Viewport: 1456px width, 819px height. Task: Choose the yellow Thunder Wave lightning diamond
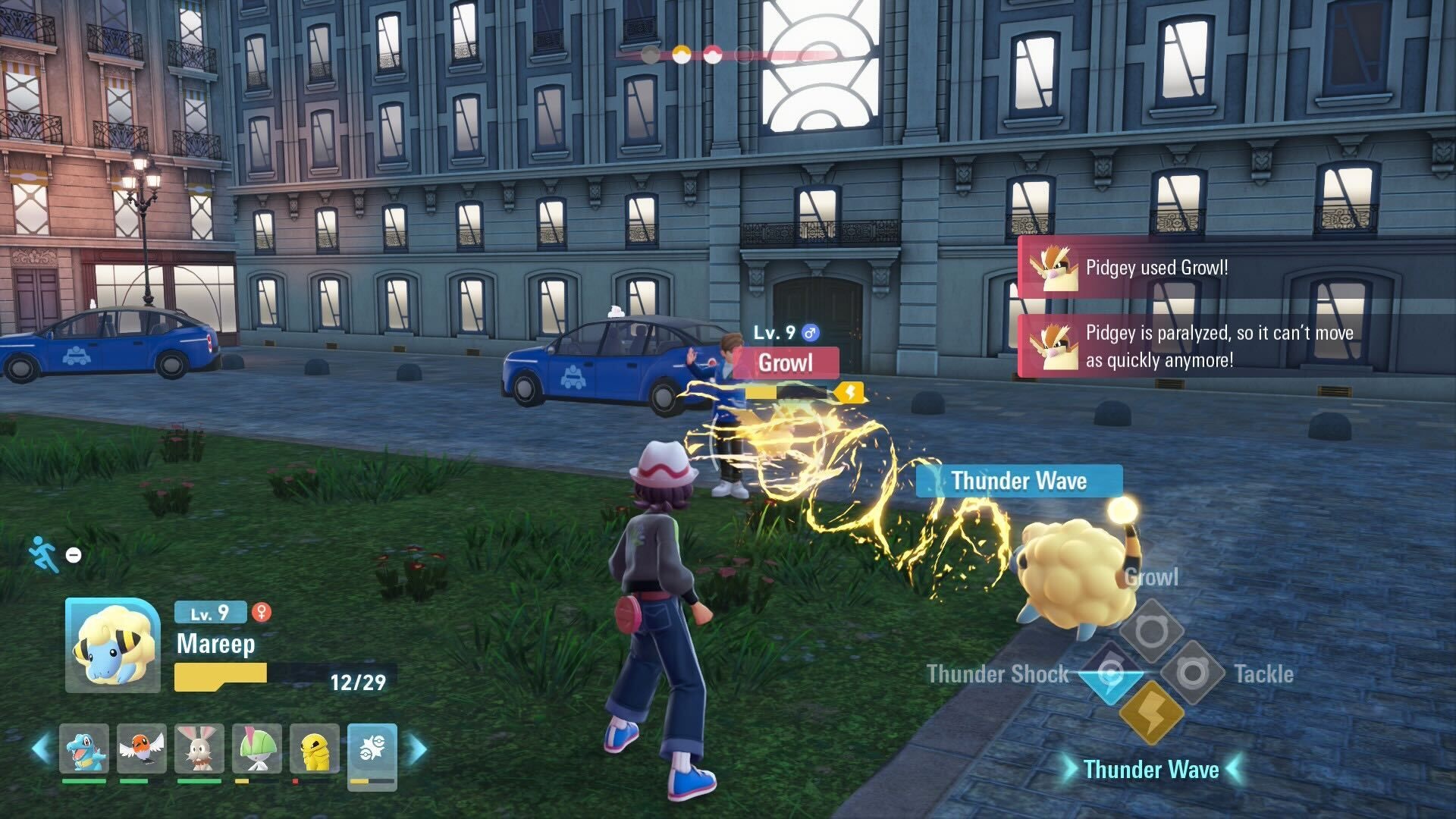1151,713
